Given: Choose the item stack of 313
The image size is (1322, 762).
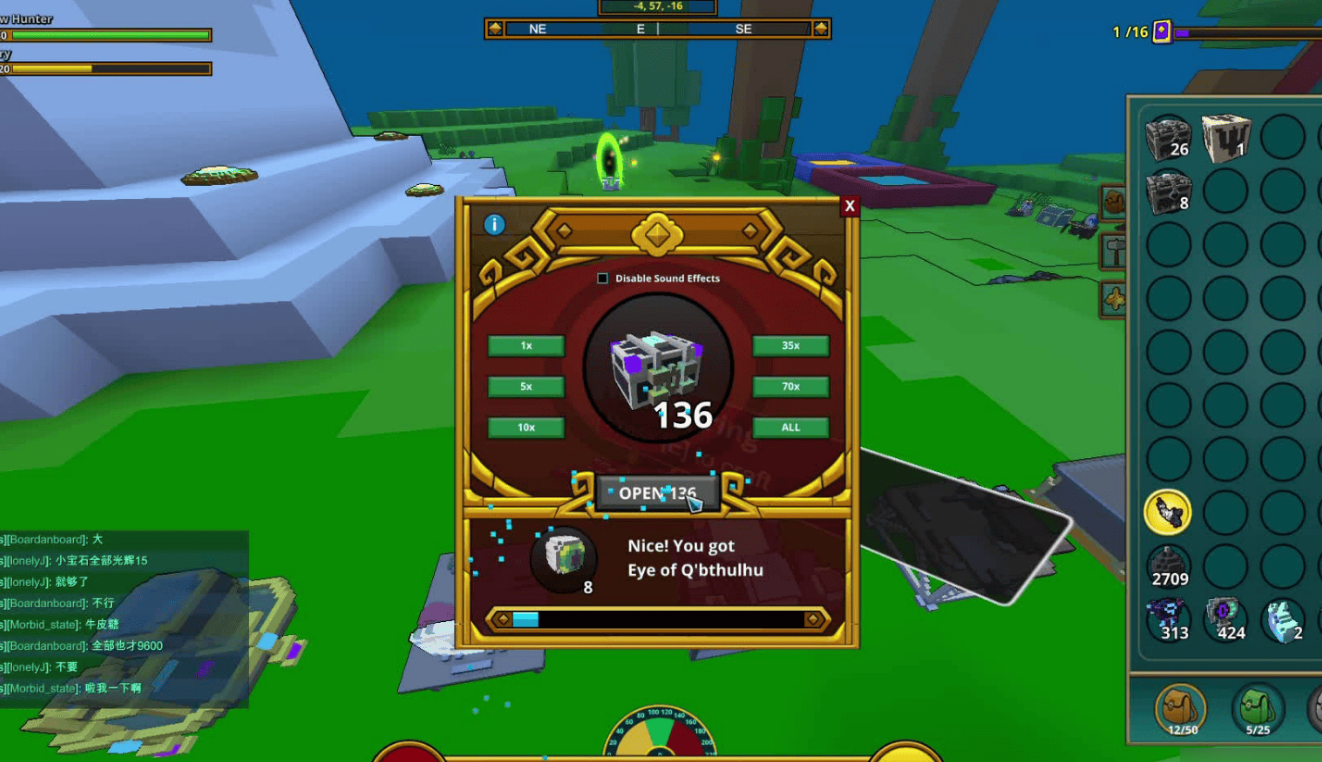Looking at the screenshot, I should pos(1168,620).
